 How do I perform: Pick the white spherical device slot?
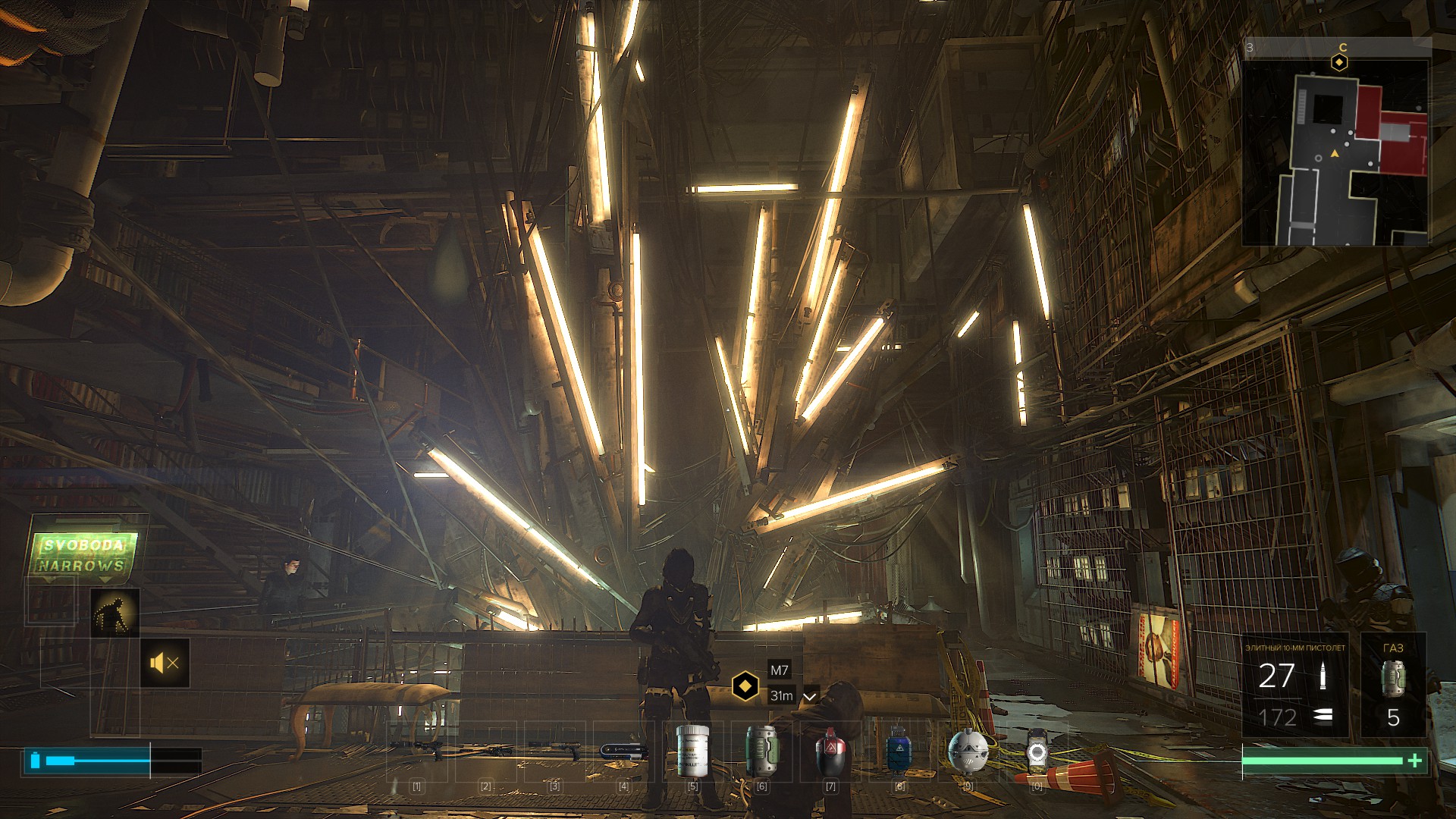(968, 751)
